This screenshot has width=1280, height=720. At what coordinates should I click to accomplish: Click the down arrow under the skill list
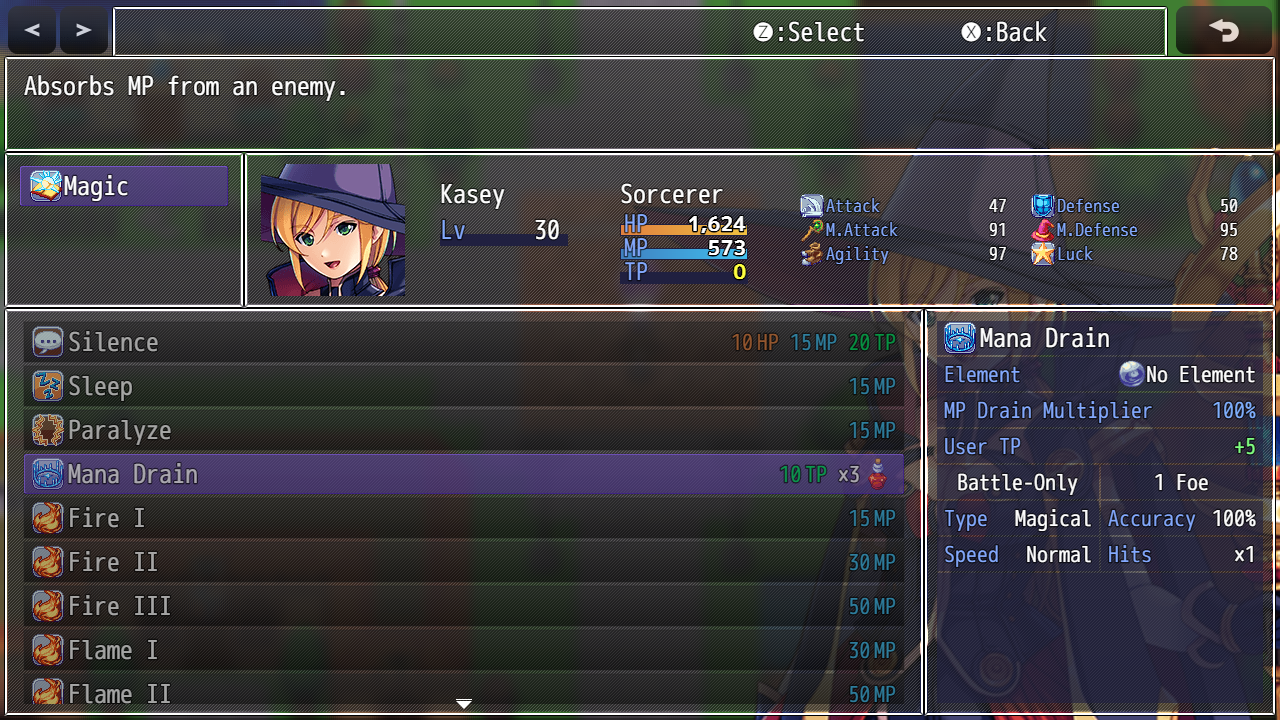tap(463, 704)
